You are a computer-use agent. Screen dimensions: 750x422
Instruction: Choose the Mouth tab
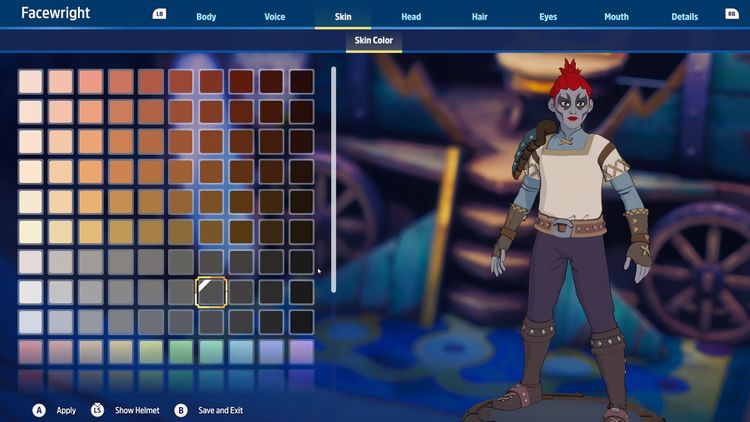(616, 17)
